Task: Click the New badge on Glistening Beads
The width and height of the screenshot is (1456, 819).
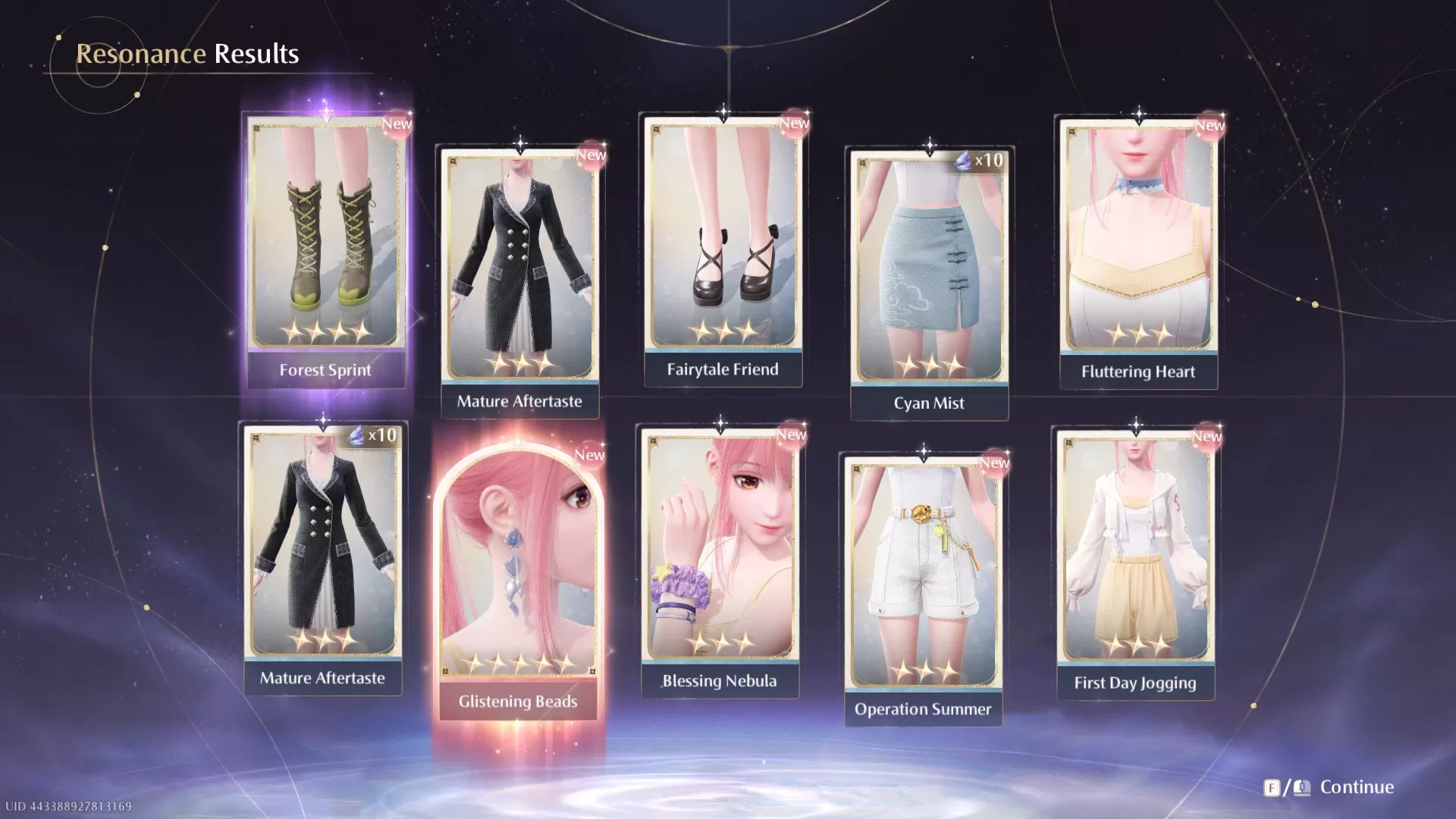Action: (590, 455)
